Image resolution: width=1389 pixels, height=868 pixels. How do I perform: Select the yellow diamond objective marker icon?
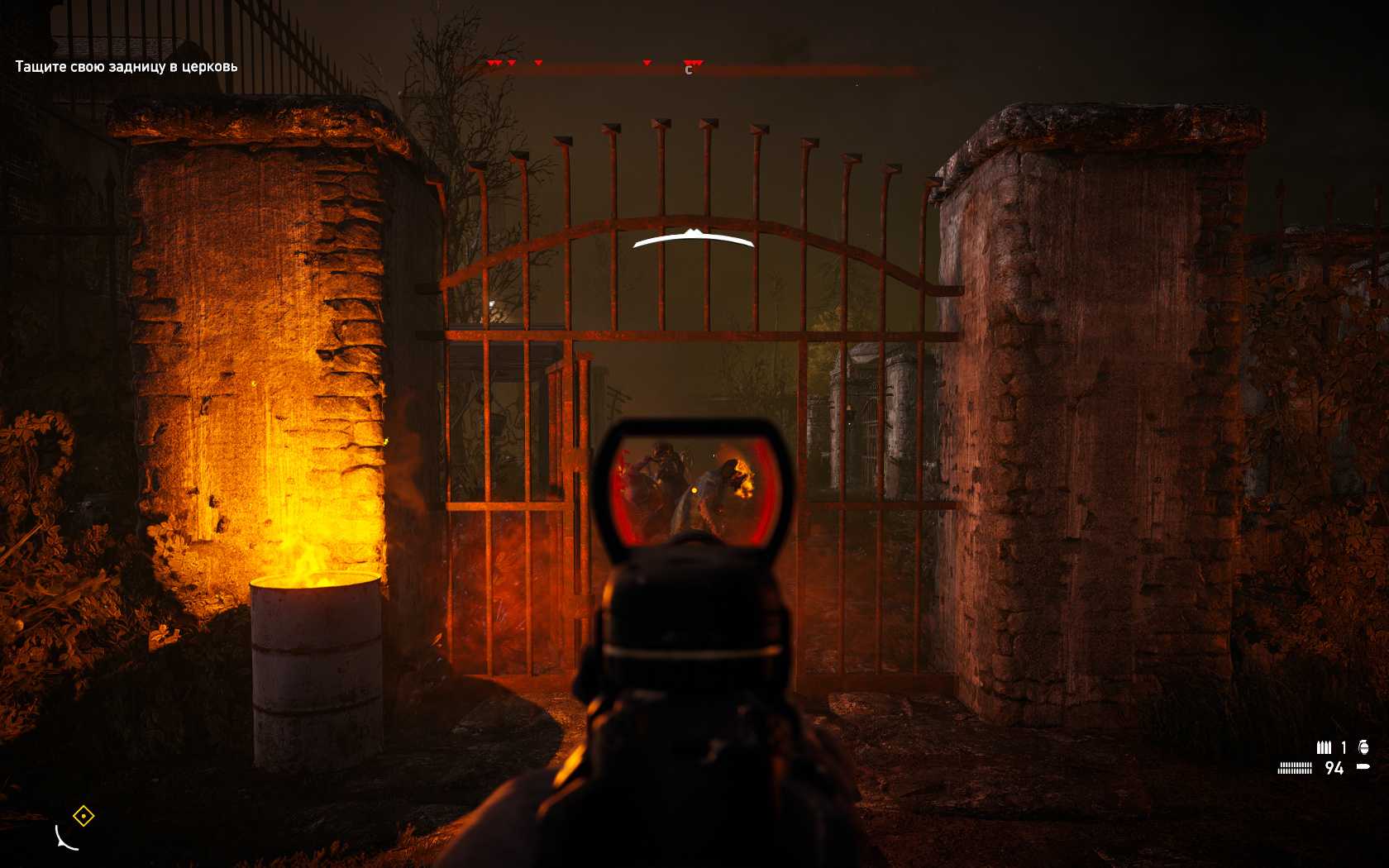[x=84, y=817]
